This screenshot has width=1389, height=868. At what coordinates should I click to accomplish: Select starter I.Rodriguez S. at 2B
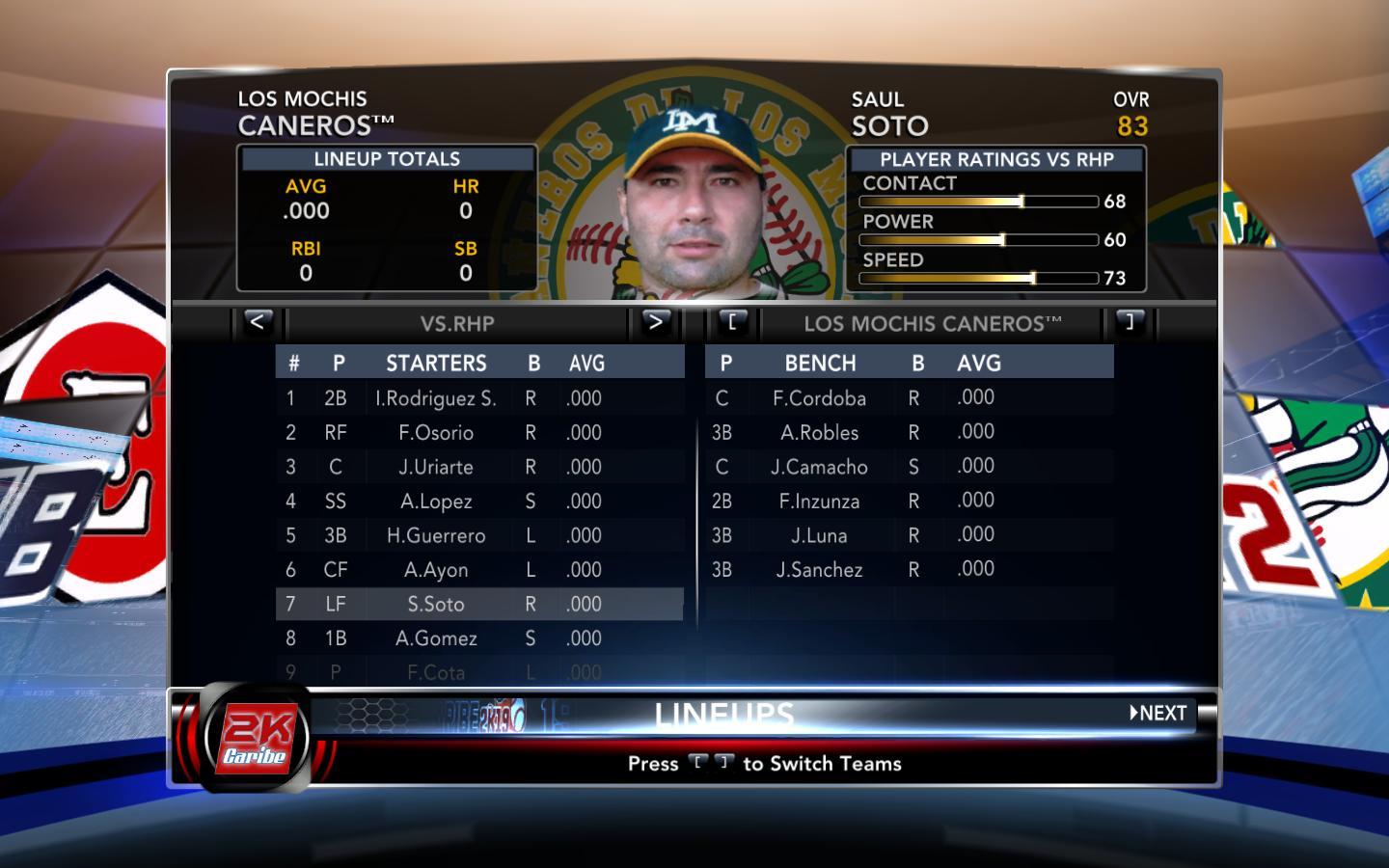click(436, 398)
